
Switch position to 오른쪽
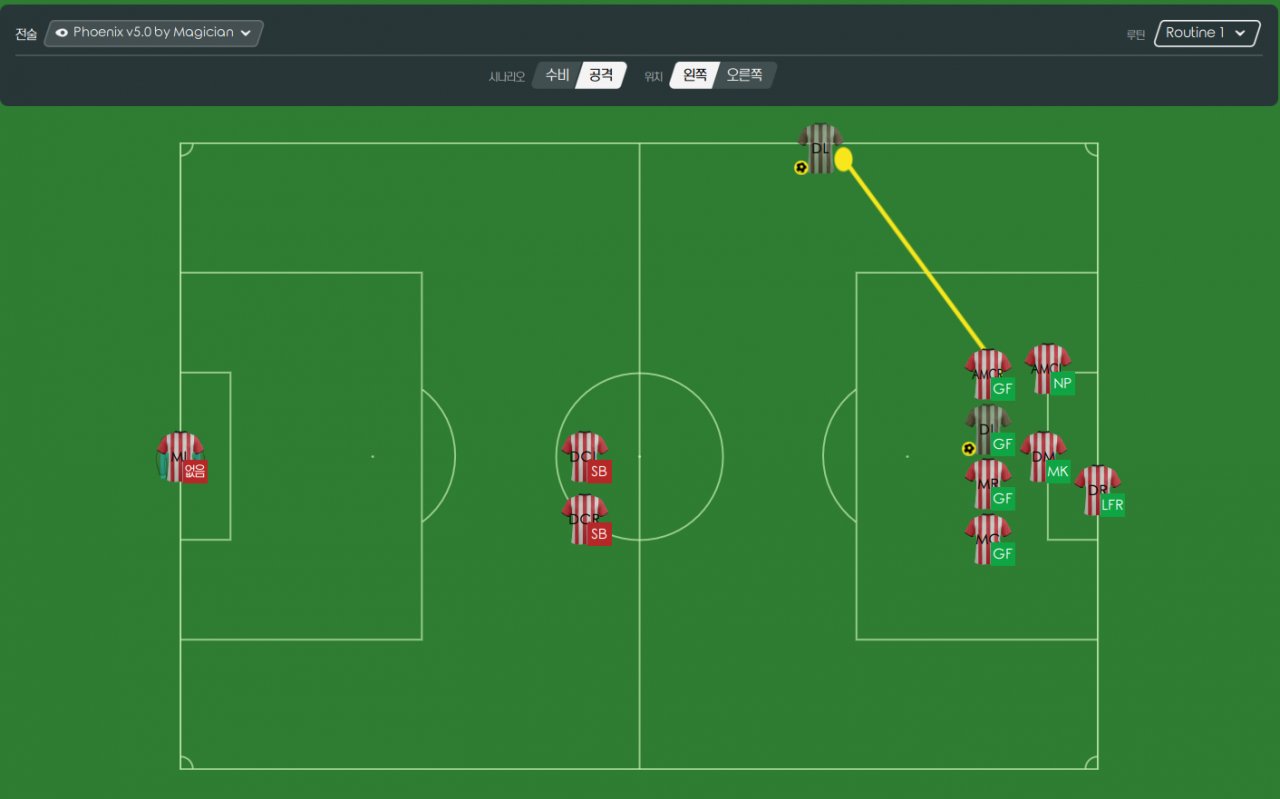[x=744, y=75]
